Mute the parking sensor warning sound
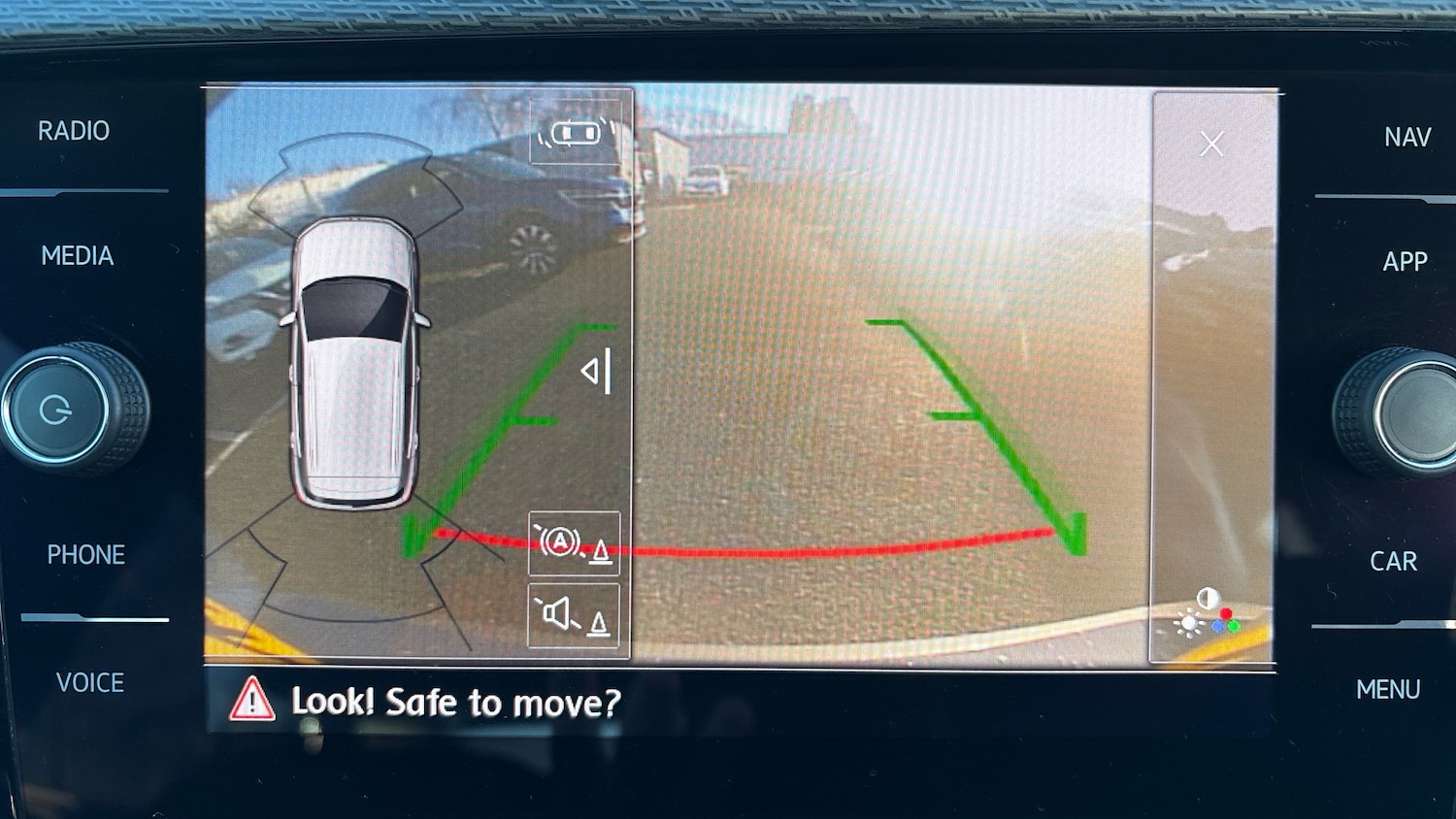This screenshot has height=819, width=1456. coord(574,615)
